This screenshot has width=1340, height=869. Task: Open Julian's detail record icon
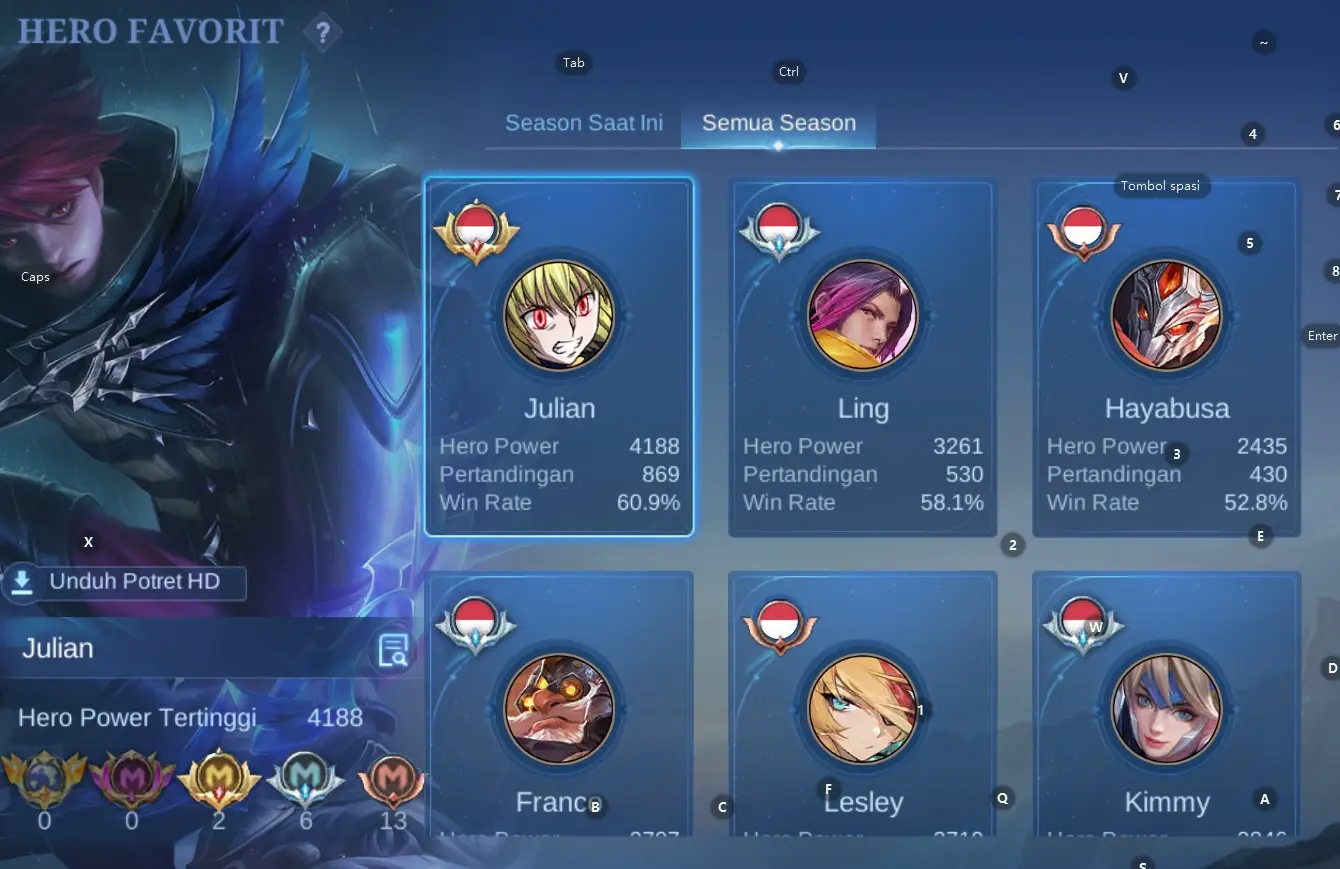click(x=393, y=650)
